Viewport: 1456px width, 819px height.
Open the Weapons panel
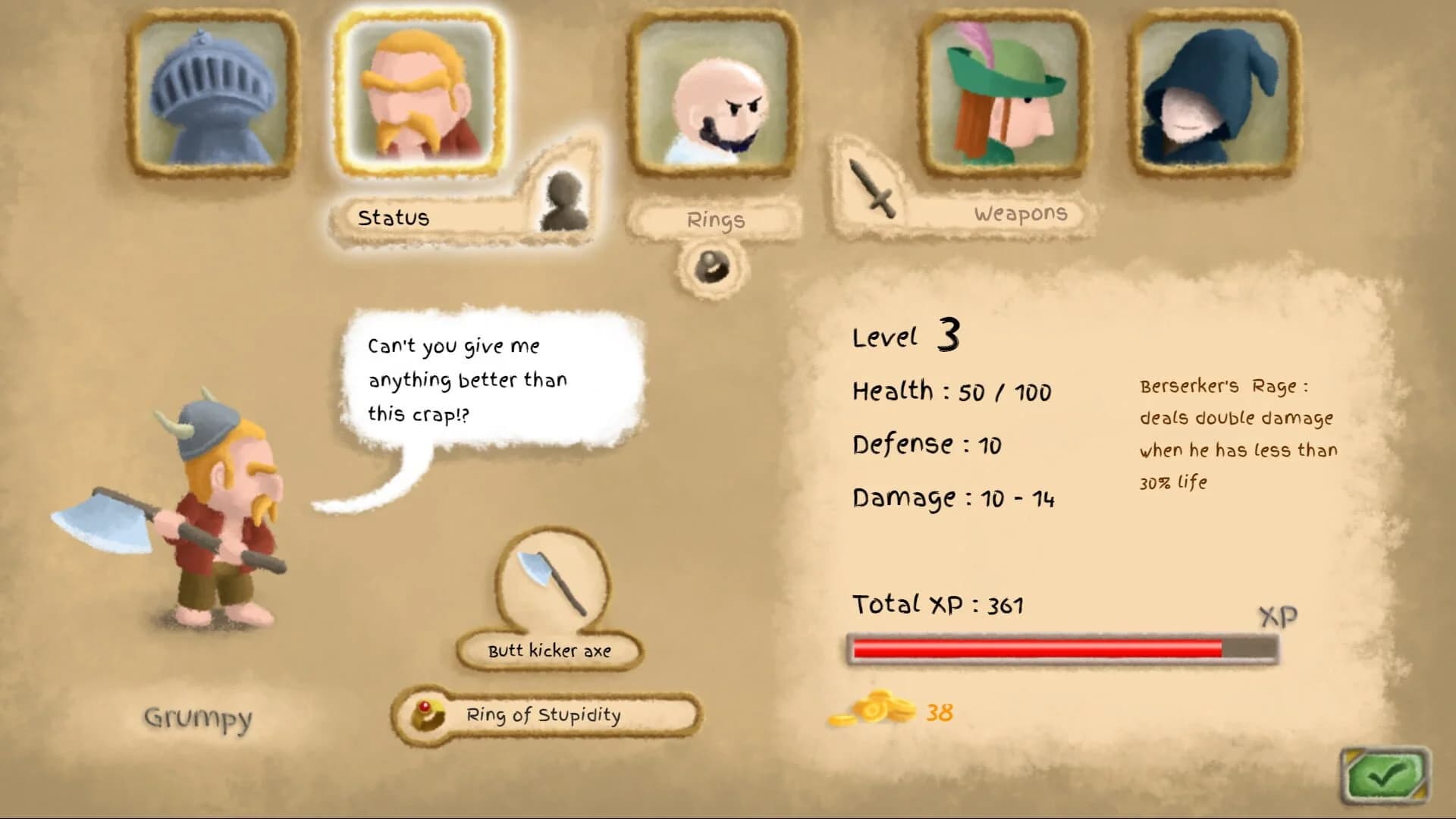[1020, 213]
